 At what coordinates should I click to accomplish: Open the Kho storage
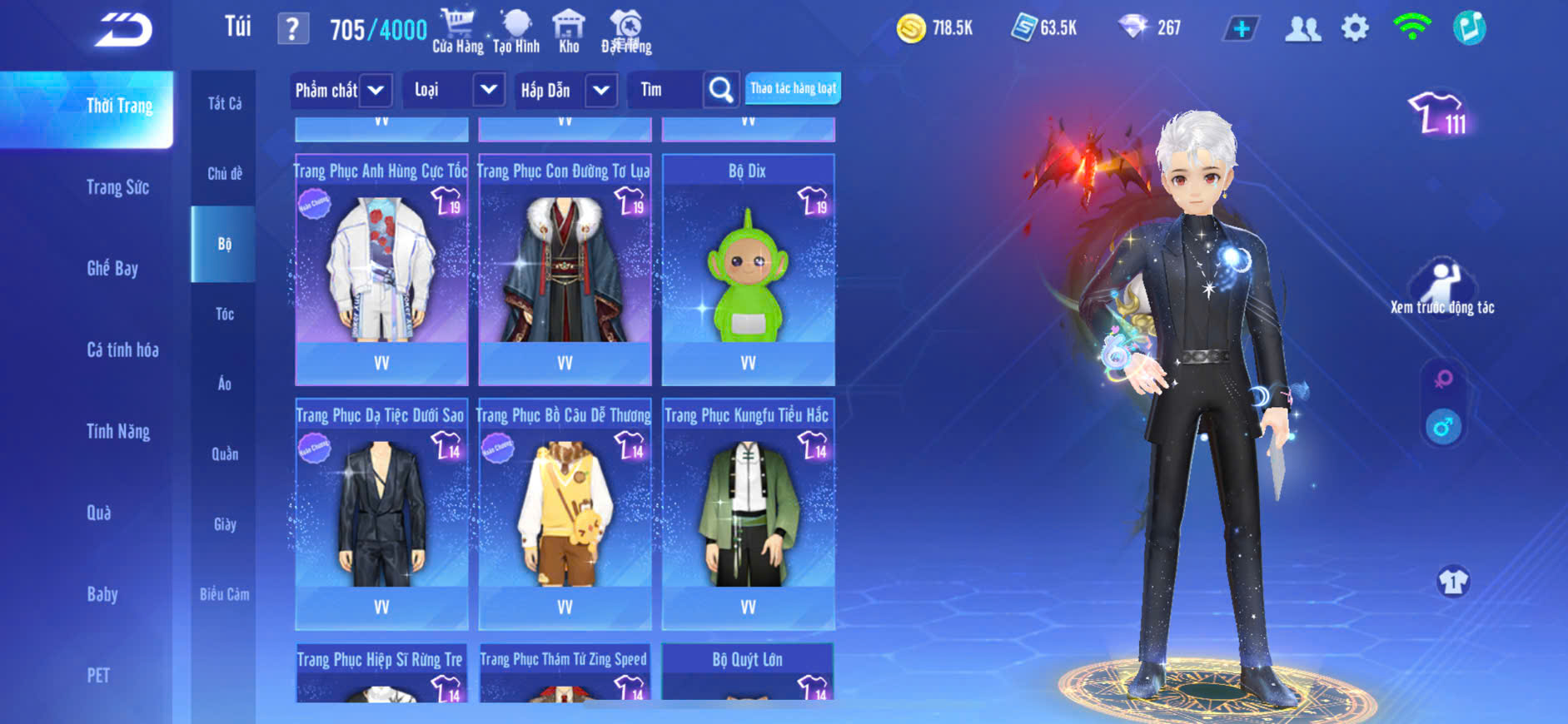569,32
